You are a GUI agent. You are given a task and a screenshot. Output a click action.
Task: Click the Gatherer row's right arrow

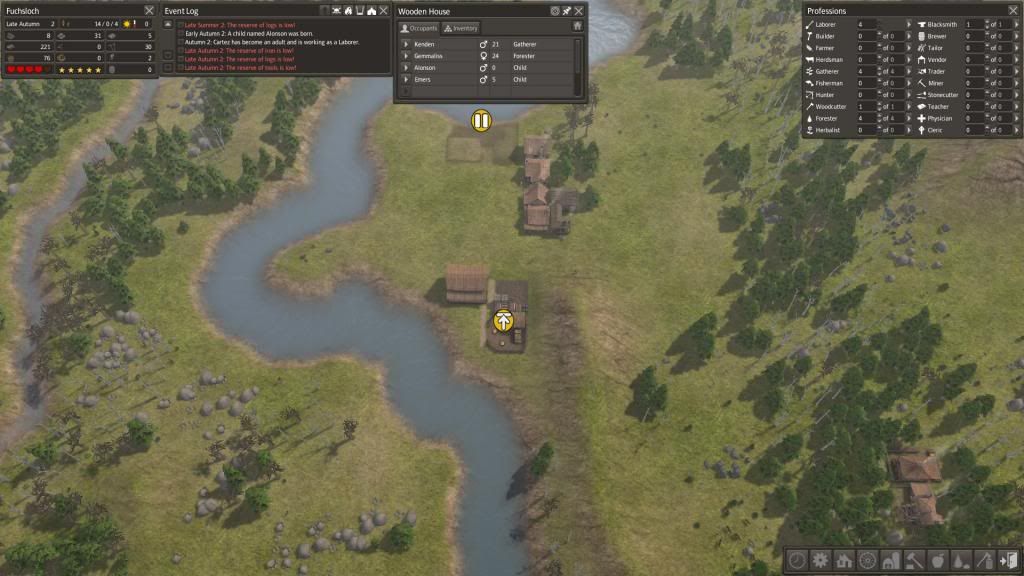tap(908, 71)
